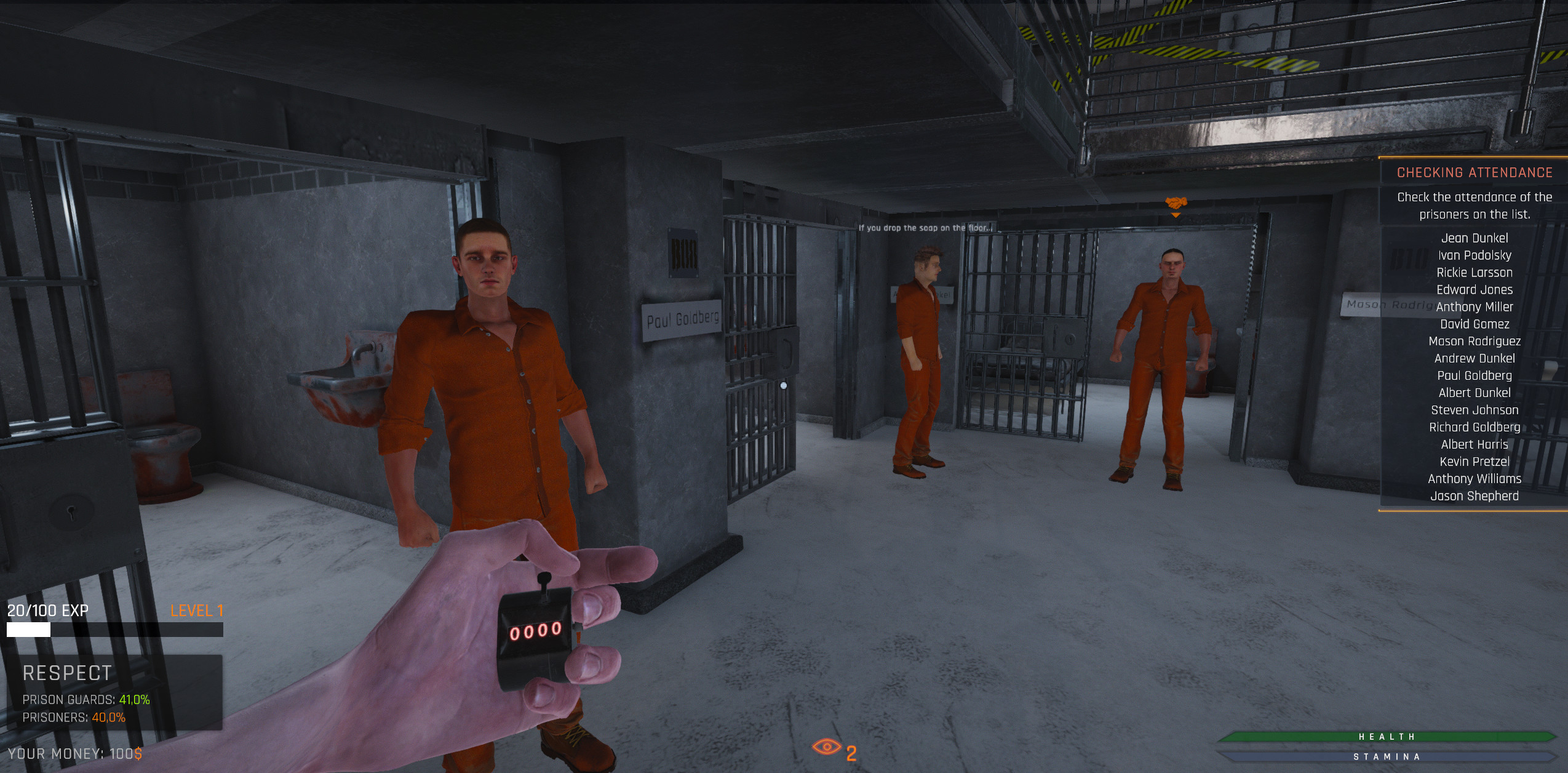Click the orange handshake marker icon
Viewport: 1568px width, 773px height.
tap(1175, 202)
